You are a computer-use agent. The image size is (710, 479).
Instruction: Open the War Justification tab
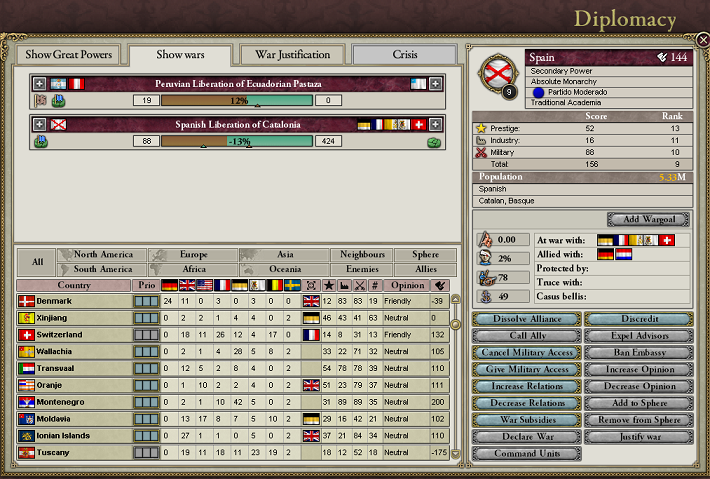[290, 54]
